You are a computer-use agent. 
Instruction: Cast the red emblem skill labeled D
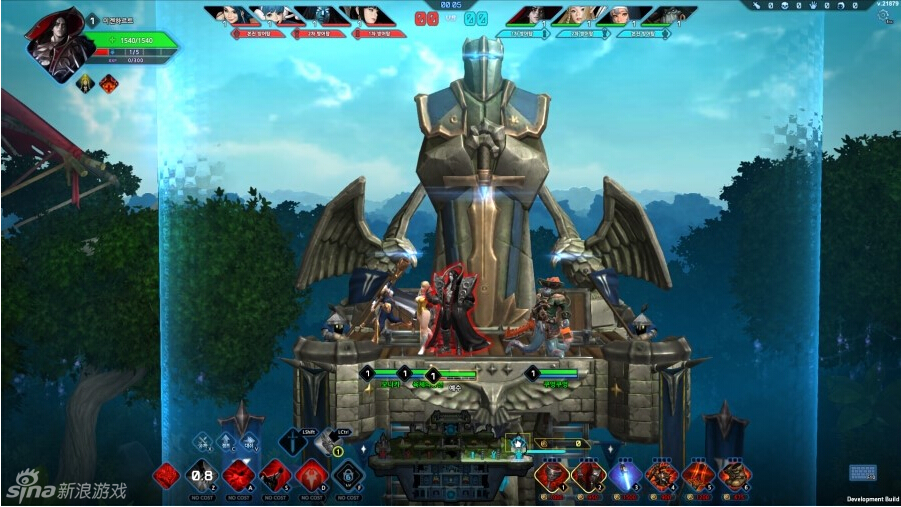pyautogui.click(x=310, y=475)
